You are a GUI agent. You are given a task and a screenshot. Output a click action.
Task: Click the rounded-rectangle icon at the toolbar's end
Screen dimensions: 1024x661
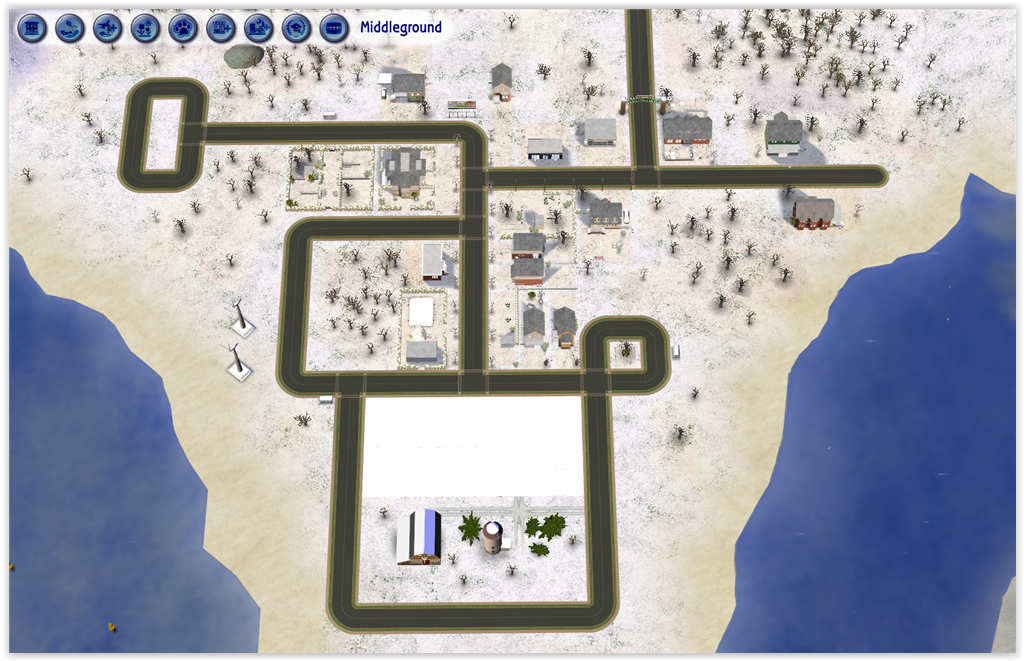(x=334, y=27)
